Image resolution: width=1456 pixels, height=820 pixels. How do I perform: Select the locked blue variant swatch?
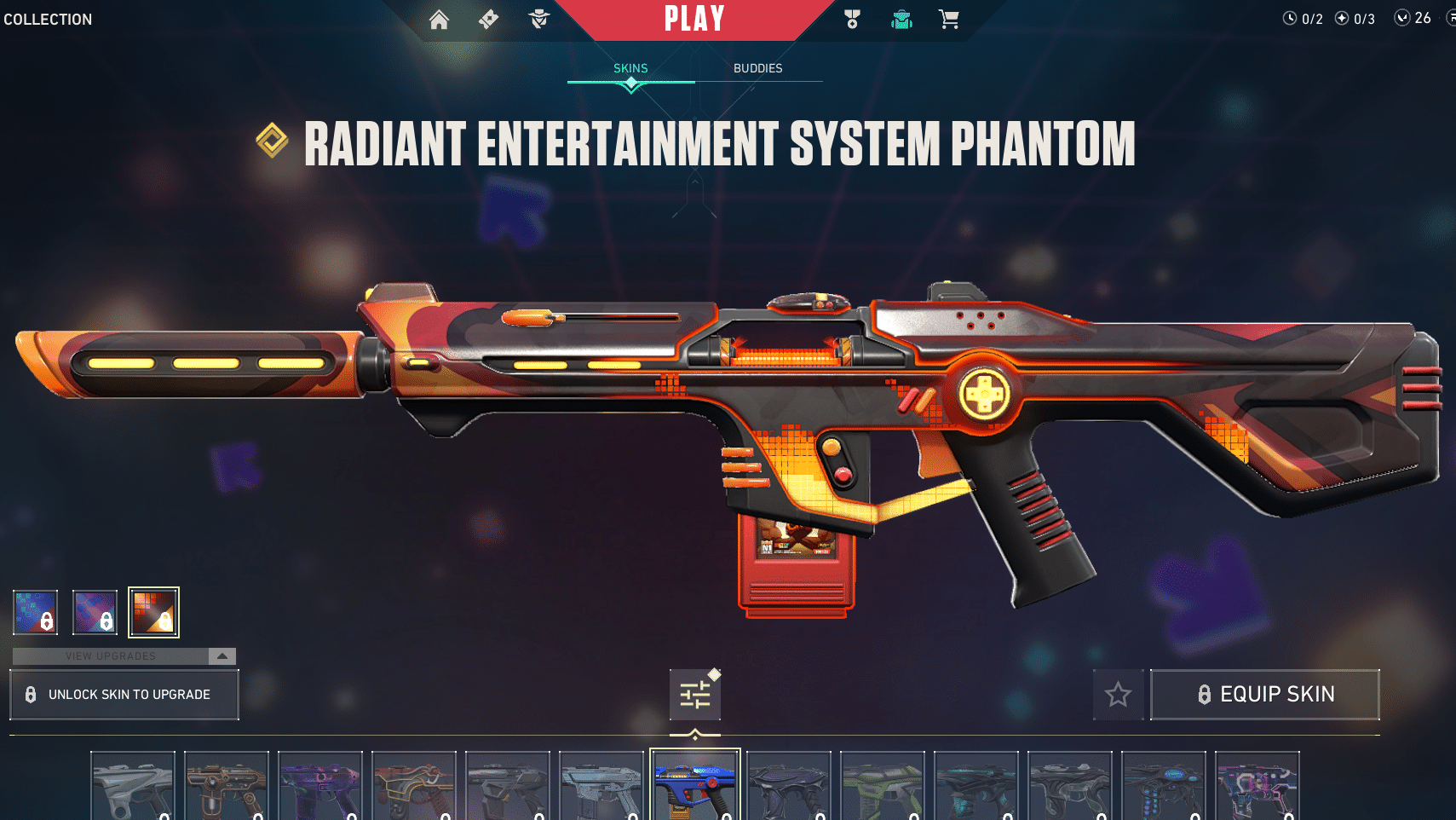point(35,611)
